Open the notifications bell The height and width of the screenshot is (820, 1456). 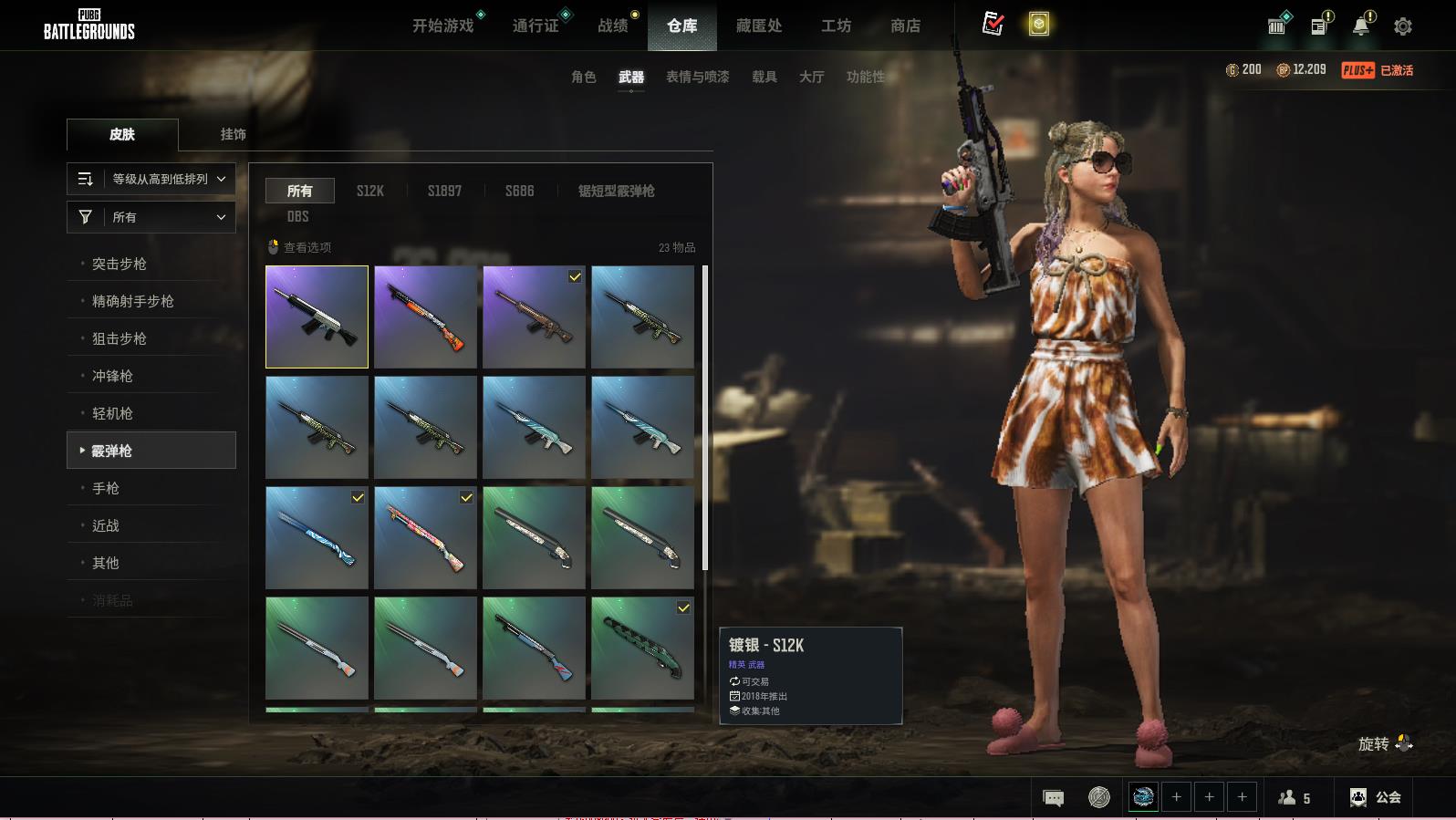tap(1361, 26)
